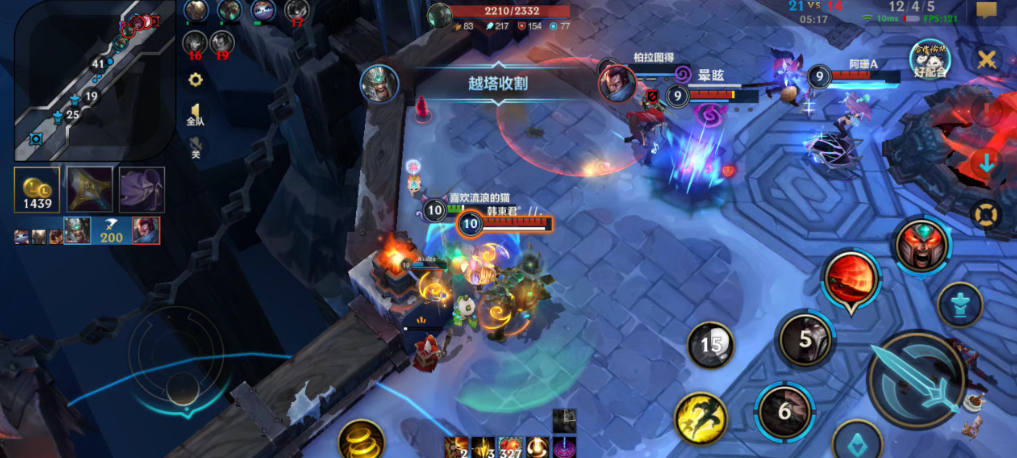Screen dimensions: 1017x458
Task: Use the blue down-arrow ping button
Action: [x=987, y=163]
